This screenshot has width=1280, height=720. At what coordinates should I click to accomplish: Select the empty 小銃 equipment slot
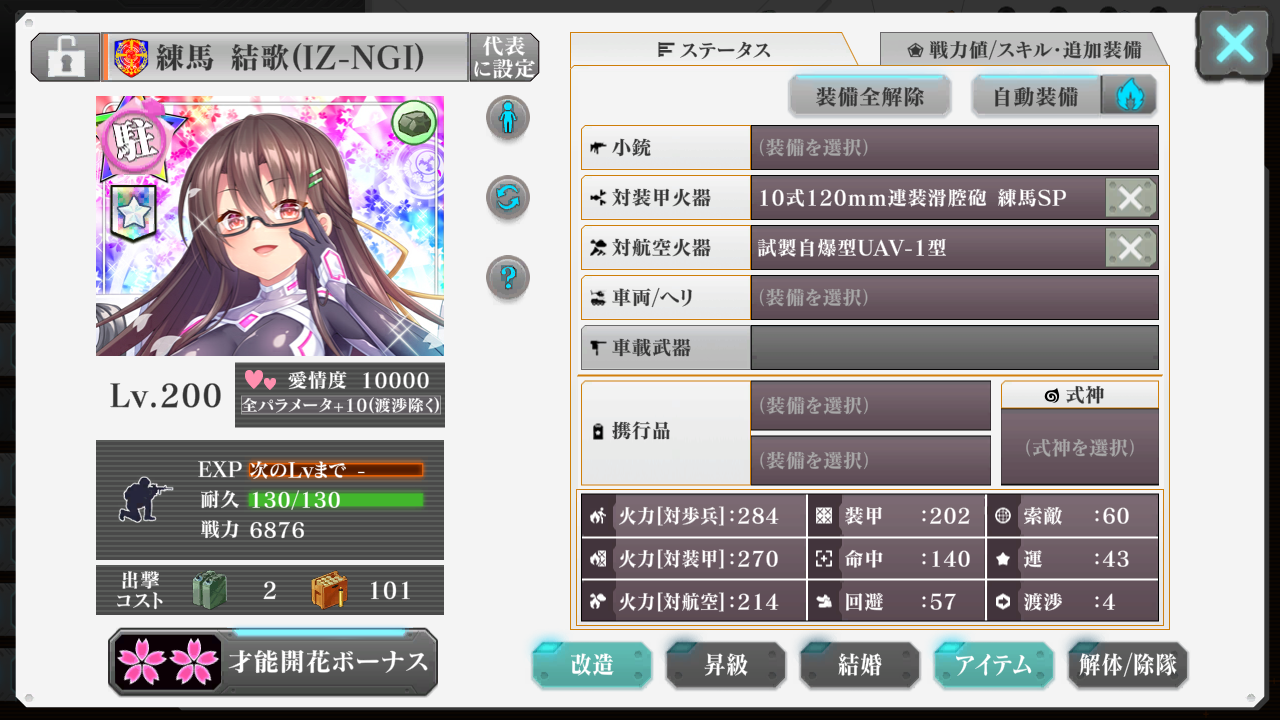[954, 148]
